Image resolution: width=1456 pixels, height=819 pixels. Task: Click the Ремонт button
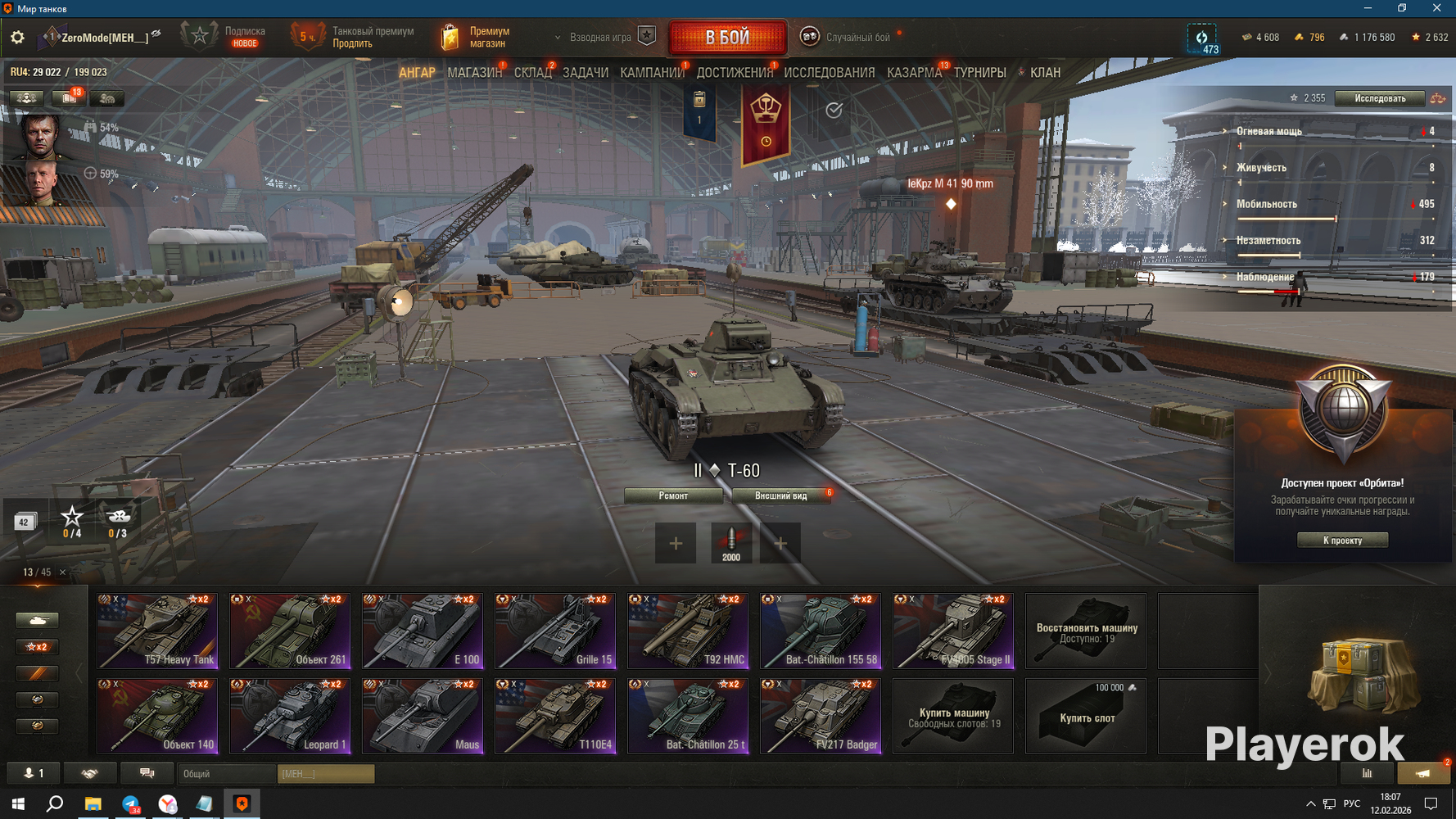click(x=673, y=495)
